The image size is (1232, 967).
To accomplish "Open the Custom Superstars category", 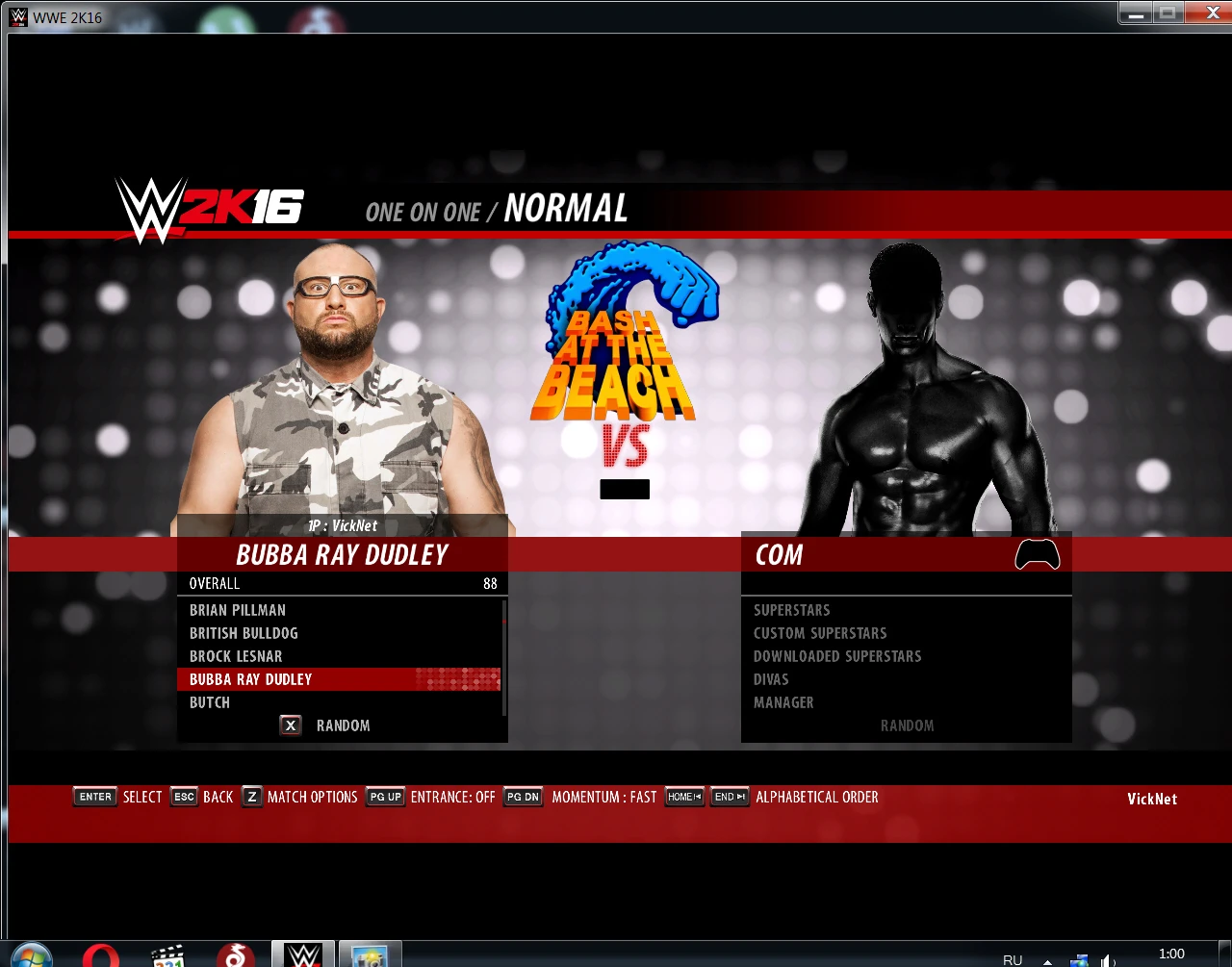I will click(820, 632).
